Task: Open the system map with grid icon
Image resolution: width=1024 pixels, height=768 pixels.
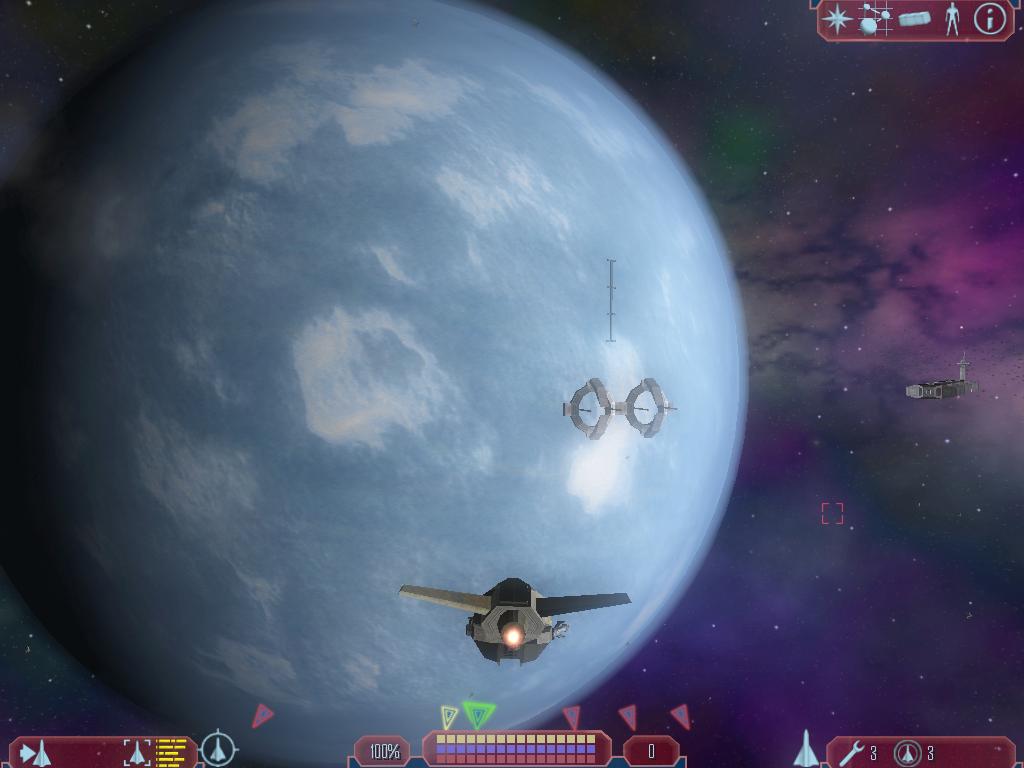Action: tap(875, 19)
